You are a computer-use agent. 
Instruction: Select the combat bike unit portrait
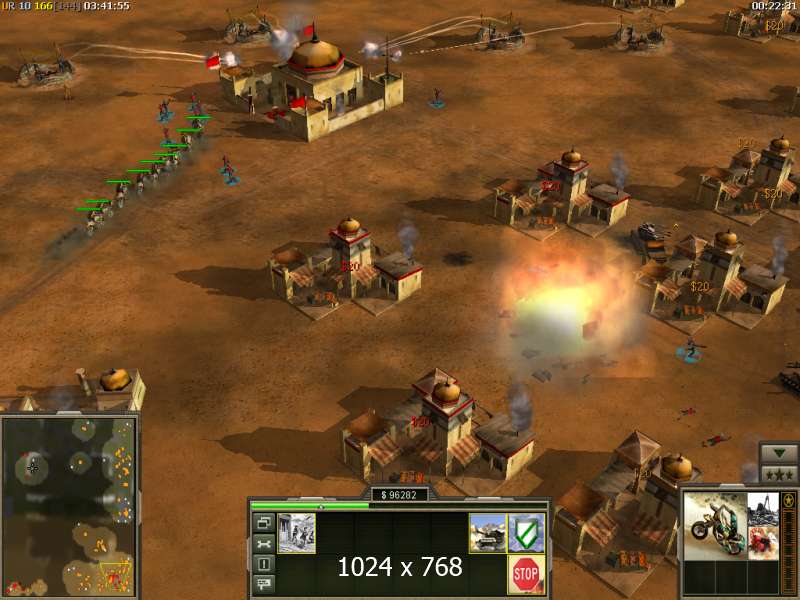716,524
